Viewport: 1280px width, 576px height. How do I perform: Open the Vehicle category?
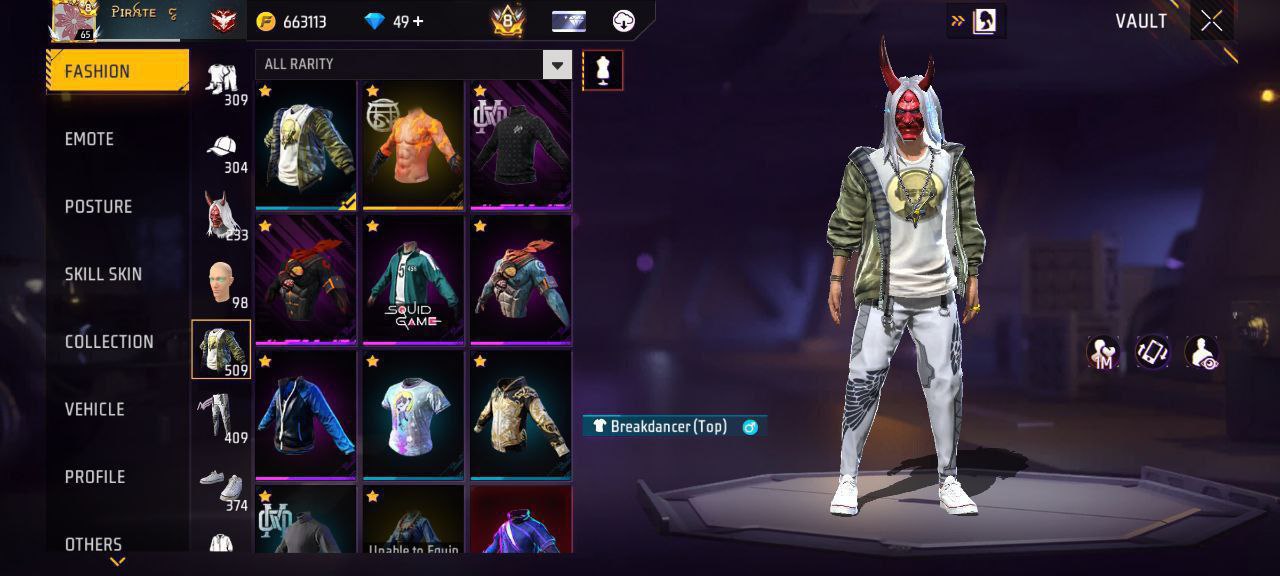[x=94, y=409]
